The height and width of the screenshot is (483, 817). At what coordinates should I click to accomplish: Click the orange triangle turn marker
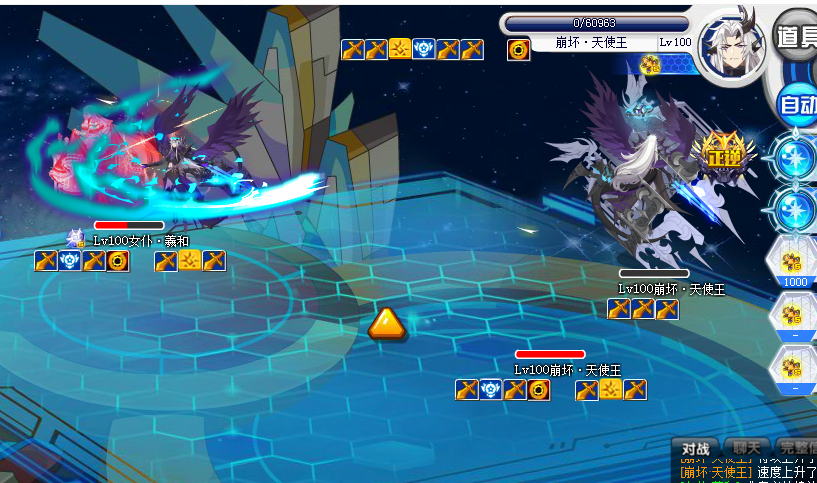click(x=386, y=324)
